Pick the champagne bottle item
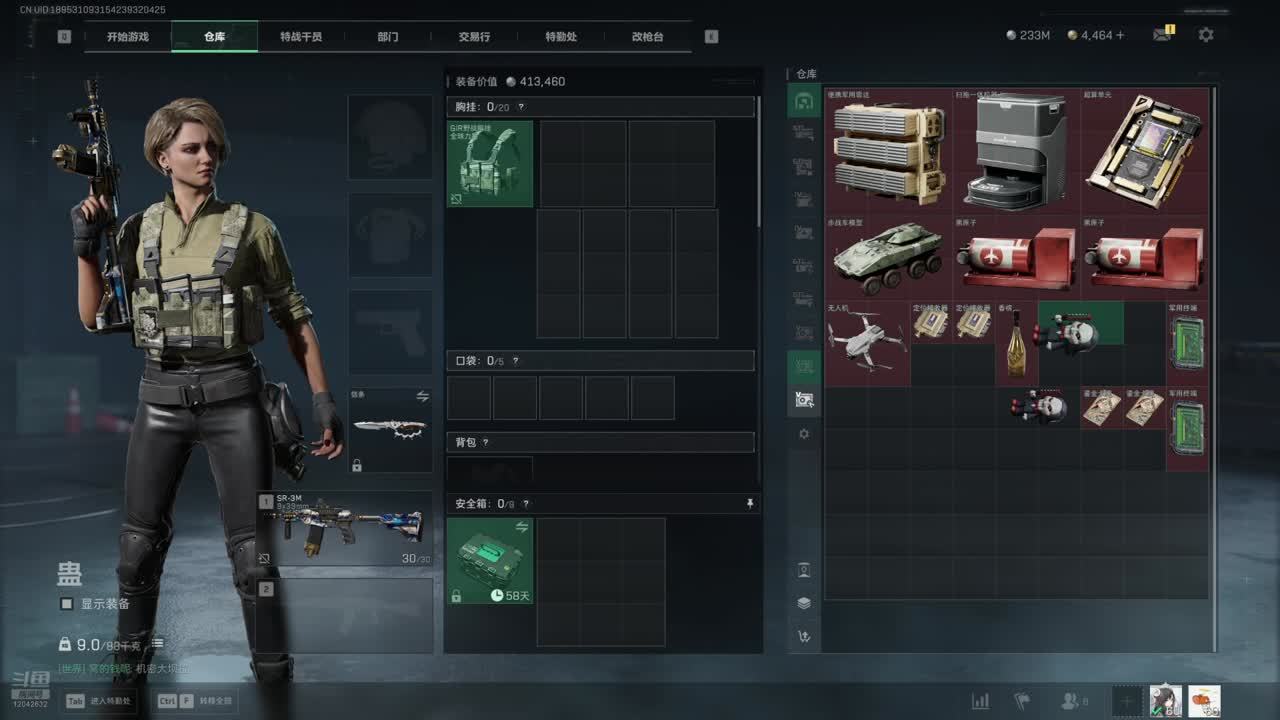This screenshot has height=720, width=1280. pyautogui.click(x=1016, y=343)
